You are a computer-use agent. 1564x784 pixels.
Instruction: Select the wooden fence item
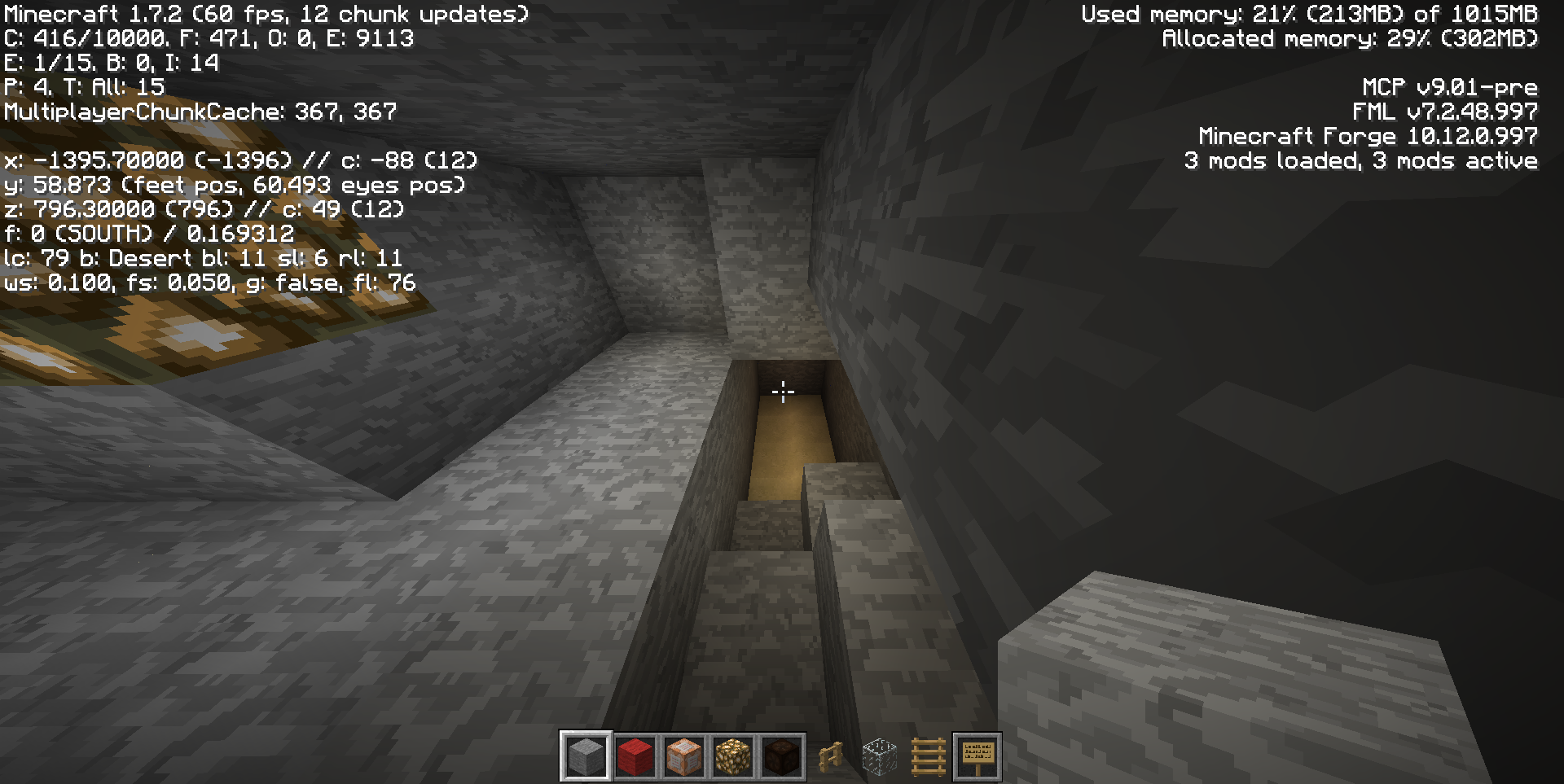coord(830,756)
